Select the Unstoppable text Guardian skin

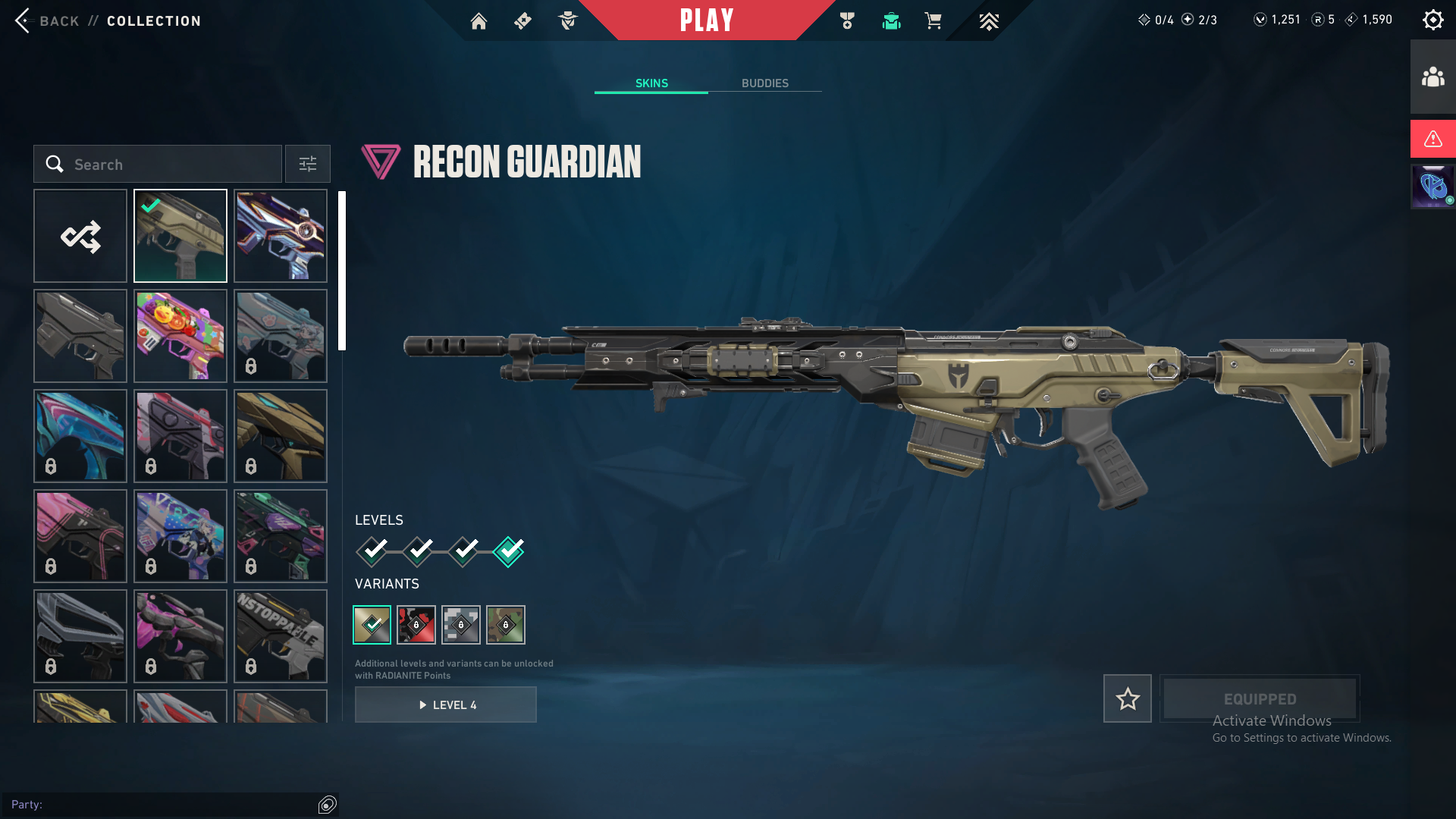[x=281, y=636]
